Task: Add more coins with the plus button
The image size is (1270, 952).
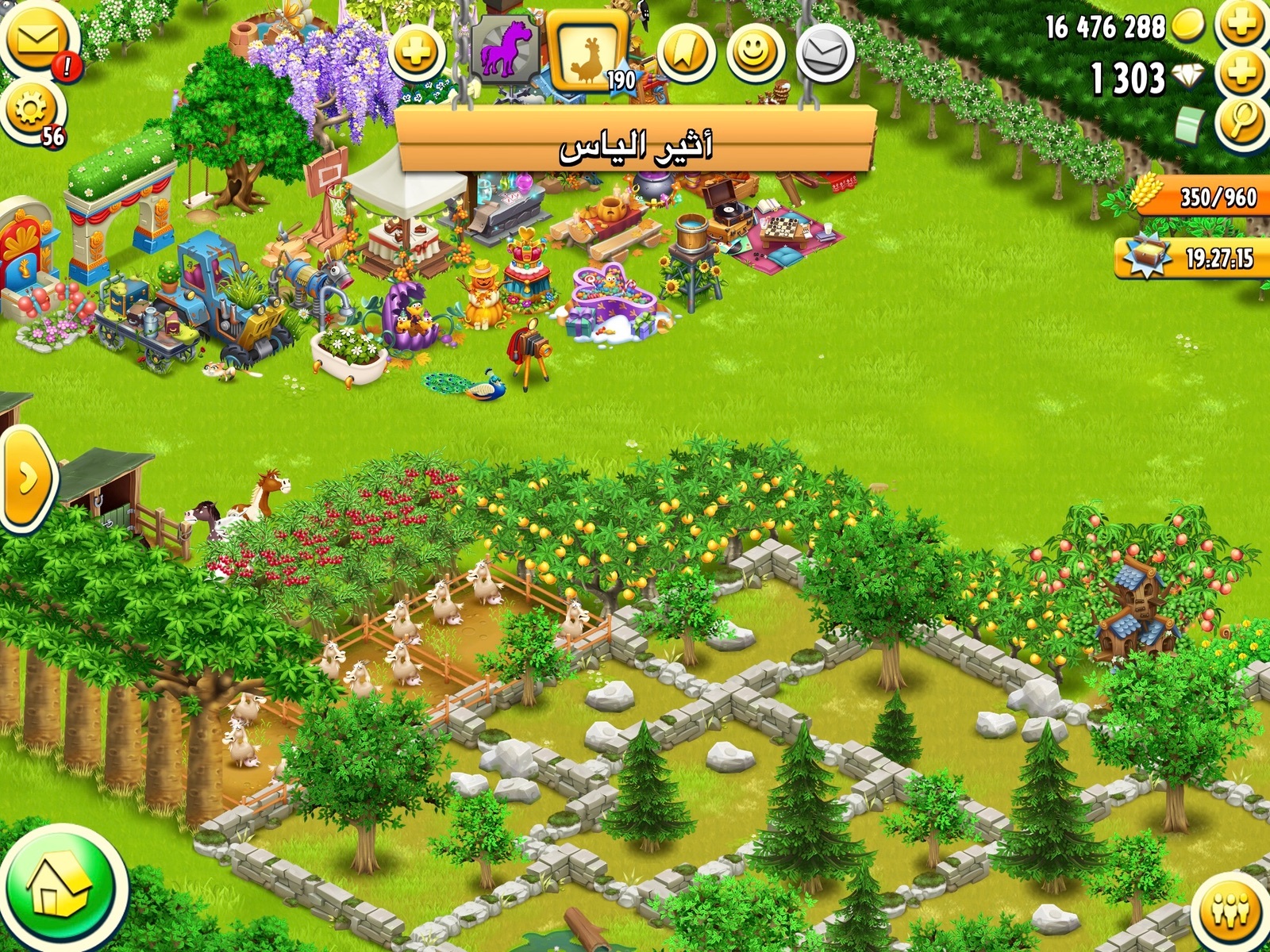Action: click(x=1241, y=25)
